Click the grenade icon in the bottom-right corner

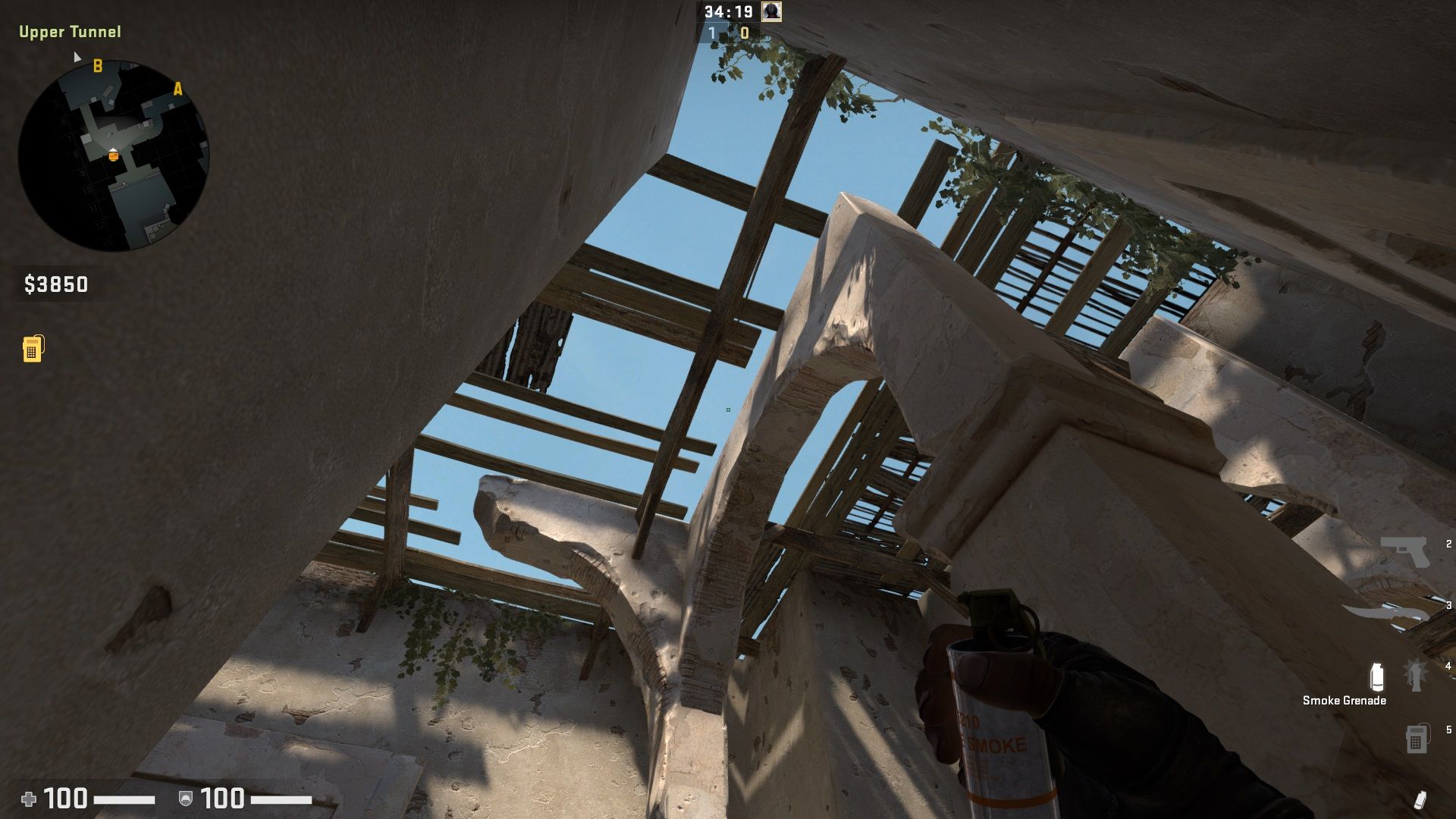[x=1422, y=798]
